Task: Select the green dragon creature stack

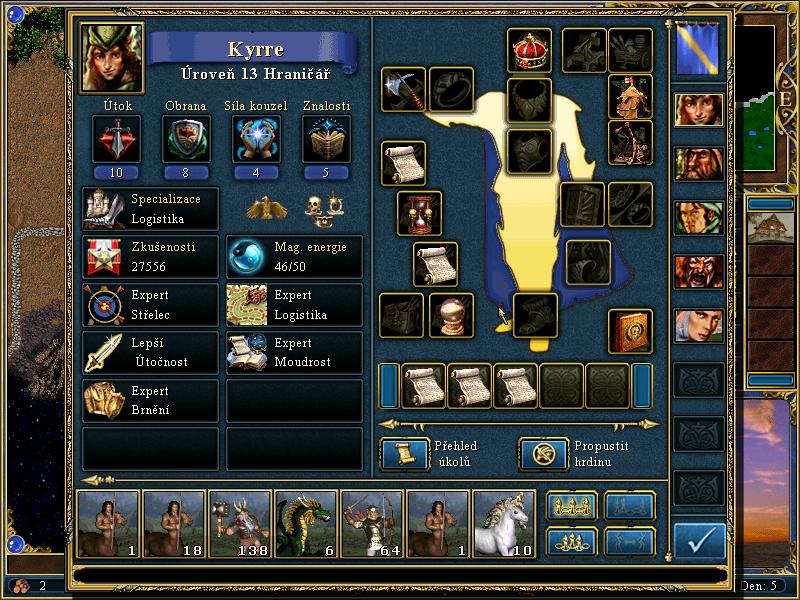Action: point(305,522)
